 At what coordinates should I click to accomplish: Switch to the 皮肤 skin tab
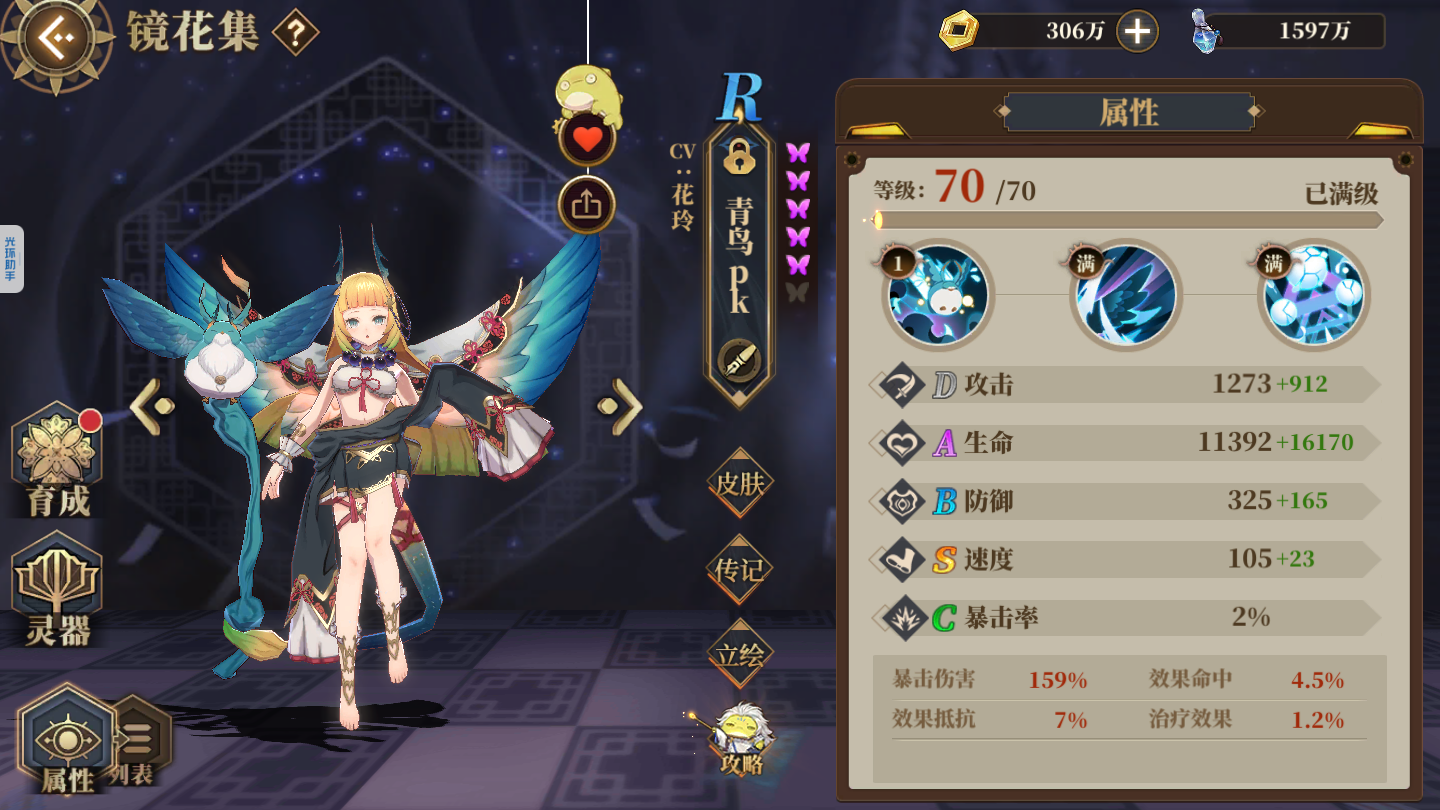(740, 485)
